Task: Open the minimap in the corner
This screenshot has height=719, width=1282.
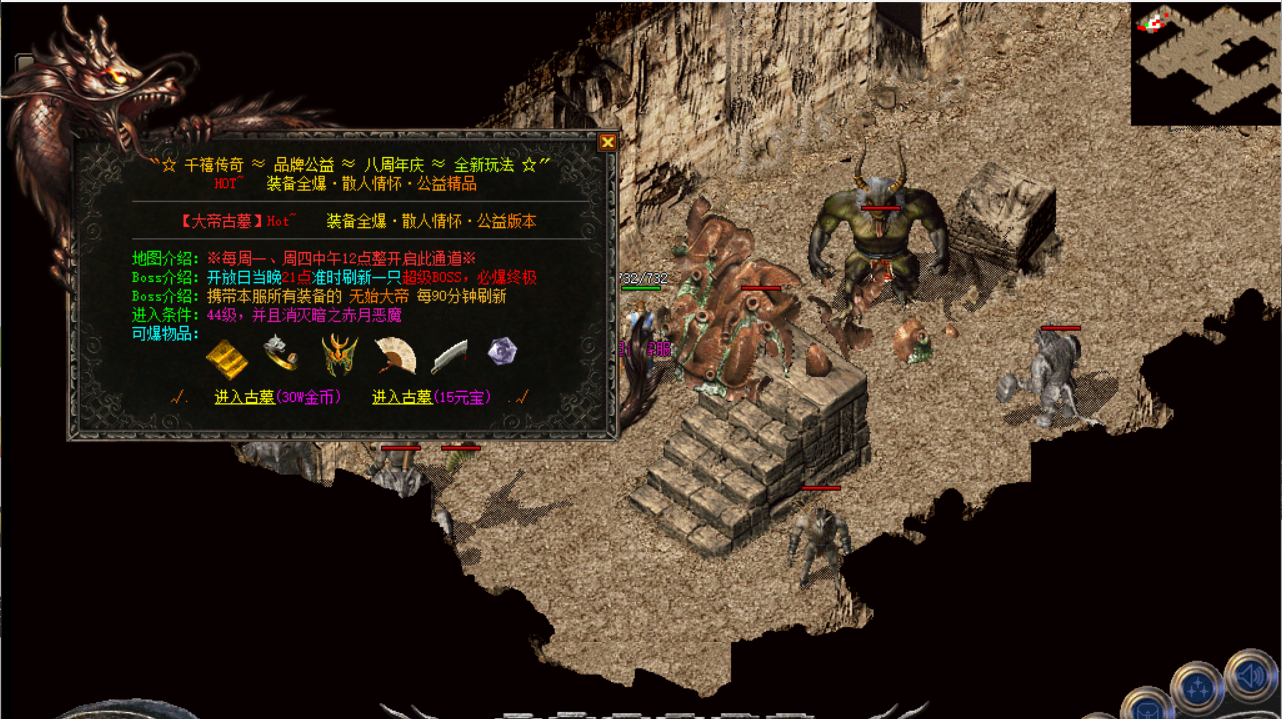Action: click(1205, 63)
